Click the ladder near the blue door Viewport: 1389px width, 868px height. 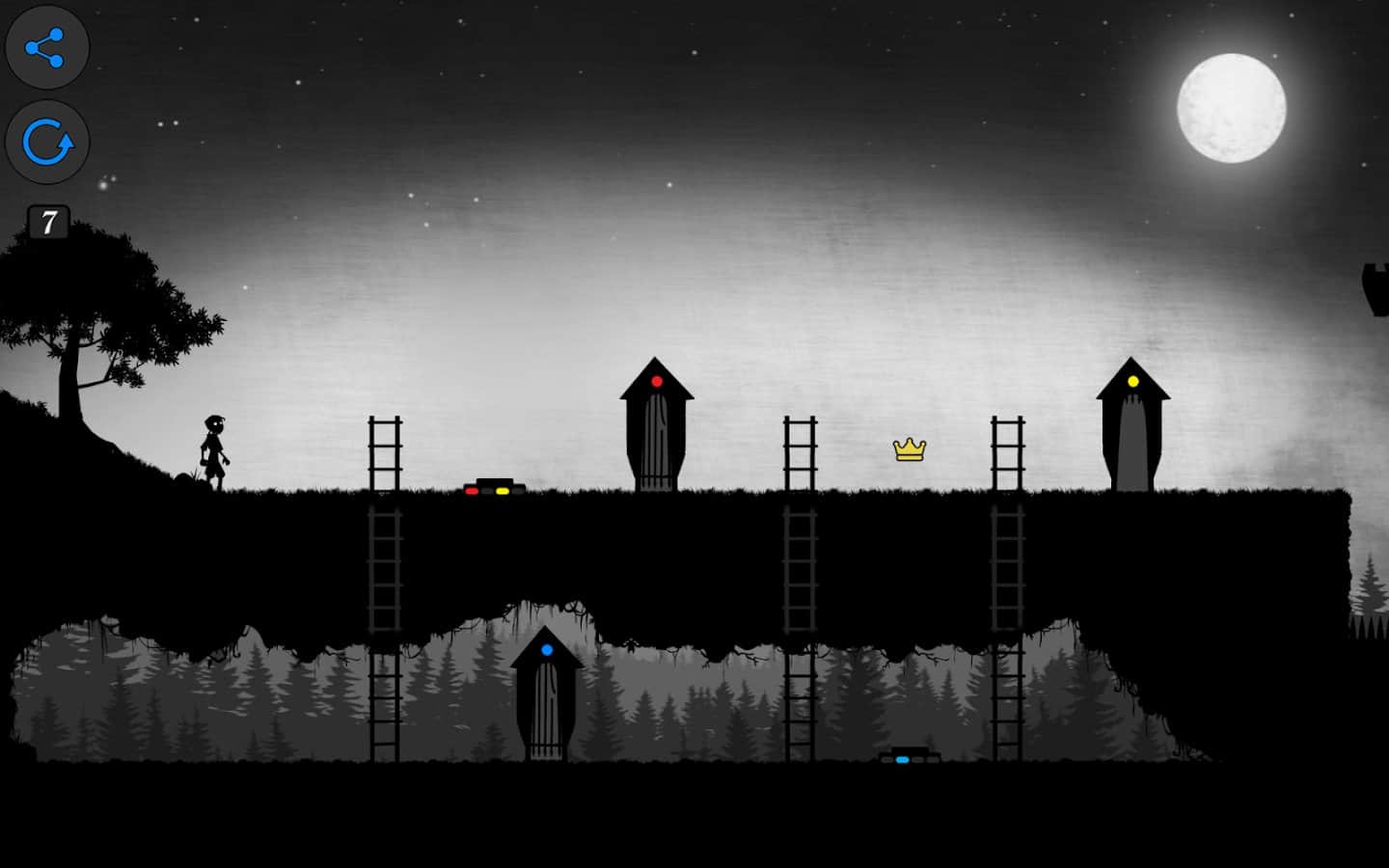point(386,704)
